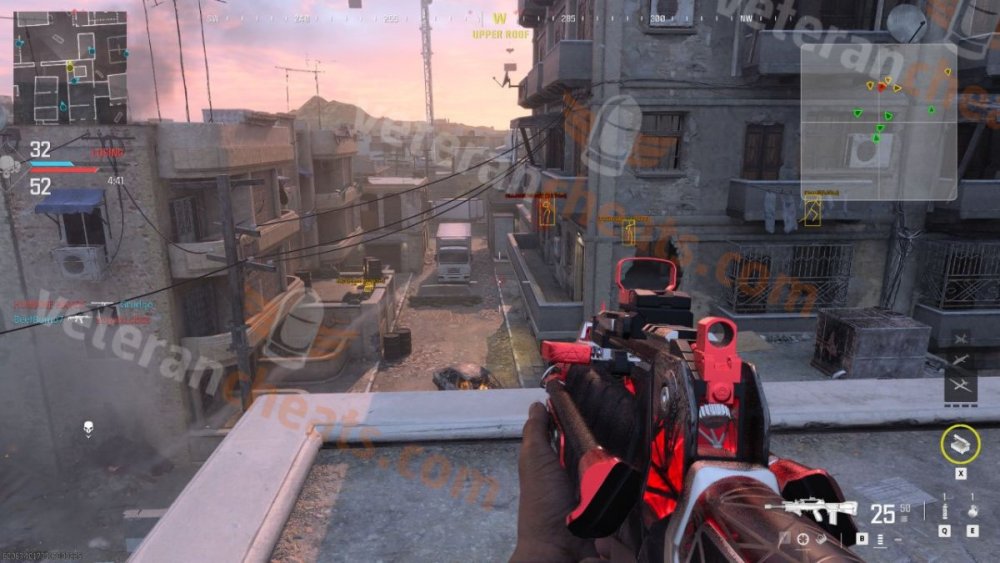This screenshot has height=563, width=1000.
Task: Select the care package field upgrade icon
Action: (960, 444)
